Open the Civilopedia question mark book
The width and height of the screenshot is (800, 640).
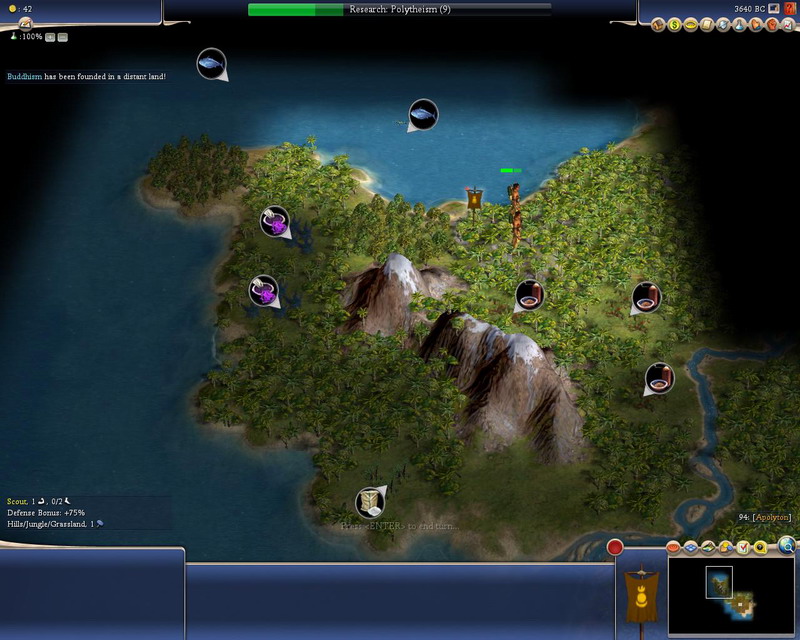click(x=787, y=9)
